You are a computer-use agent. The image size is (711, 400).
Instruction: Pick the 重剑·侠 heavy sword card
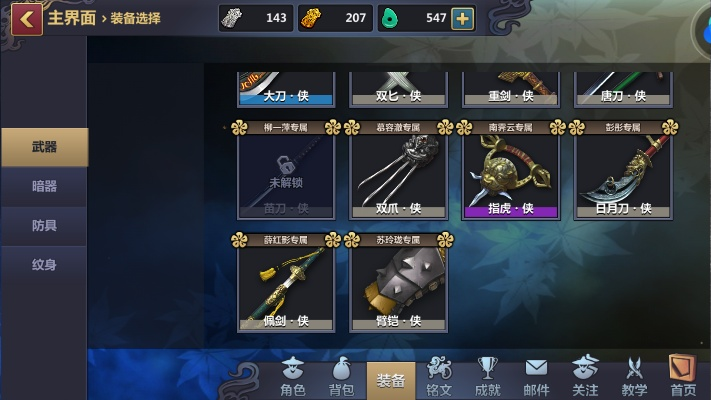[x=510, y=88]
